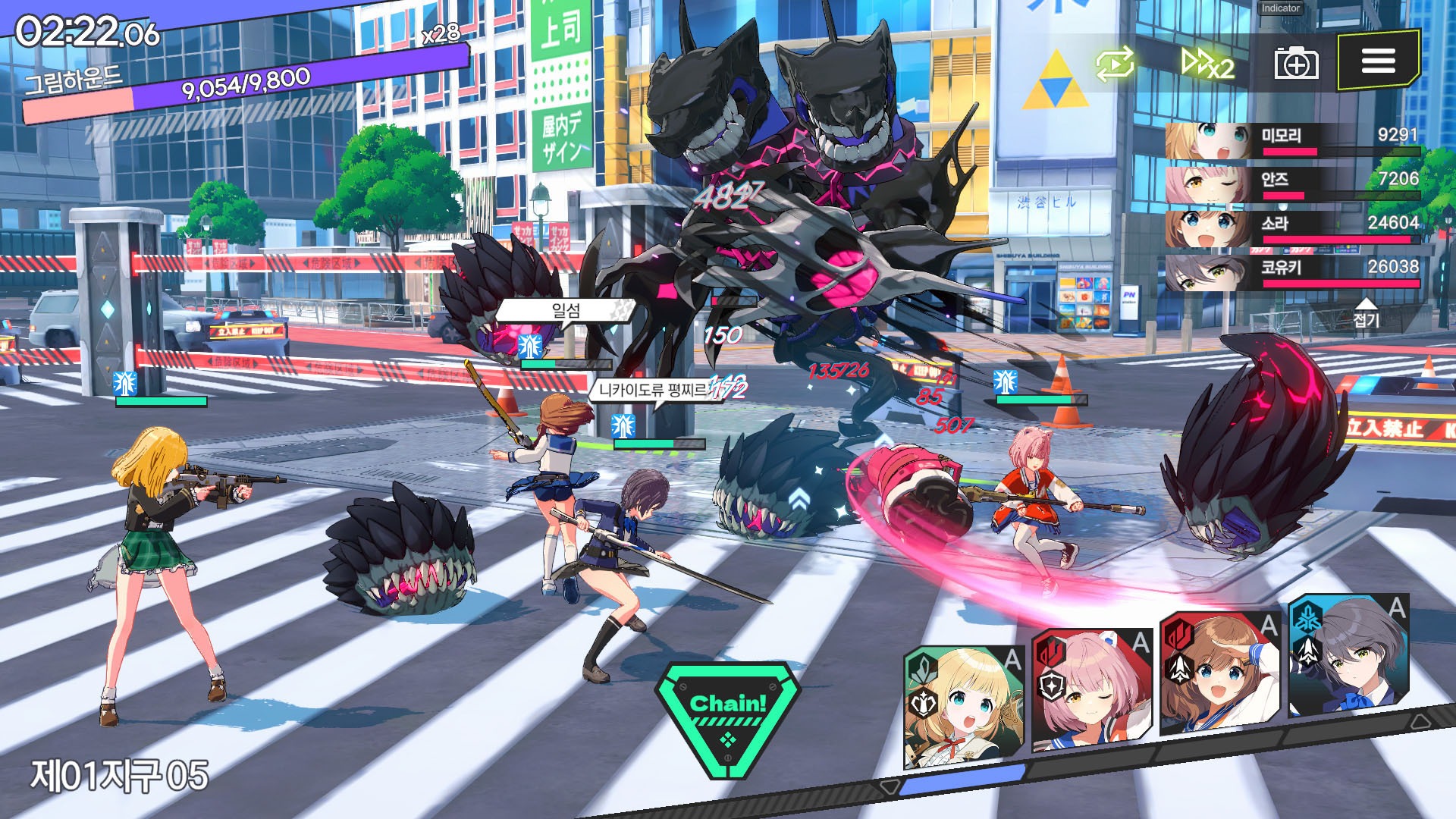Click the Indicator overlay label
This screenshot has height=819, width=1456.
pyautogui.click(x=1280, y=8)
